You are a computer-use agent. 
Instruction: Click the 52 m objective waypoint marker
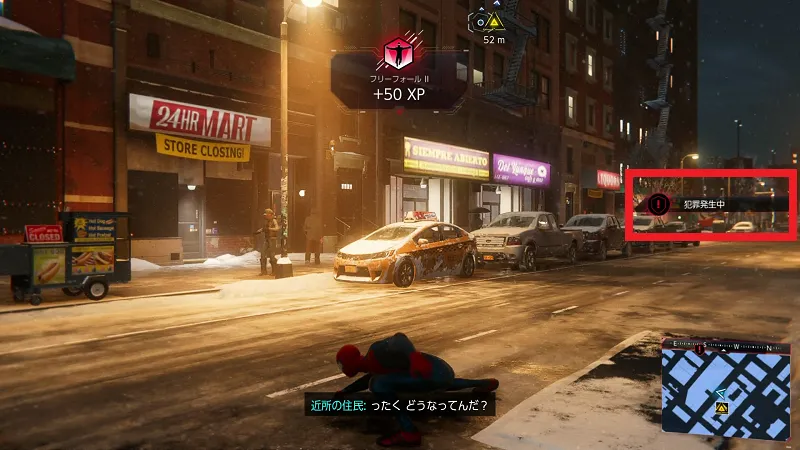492,21
